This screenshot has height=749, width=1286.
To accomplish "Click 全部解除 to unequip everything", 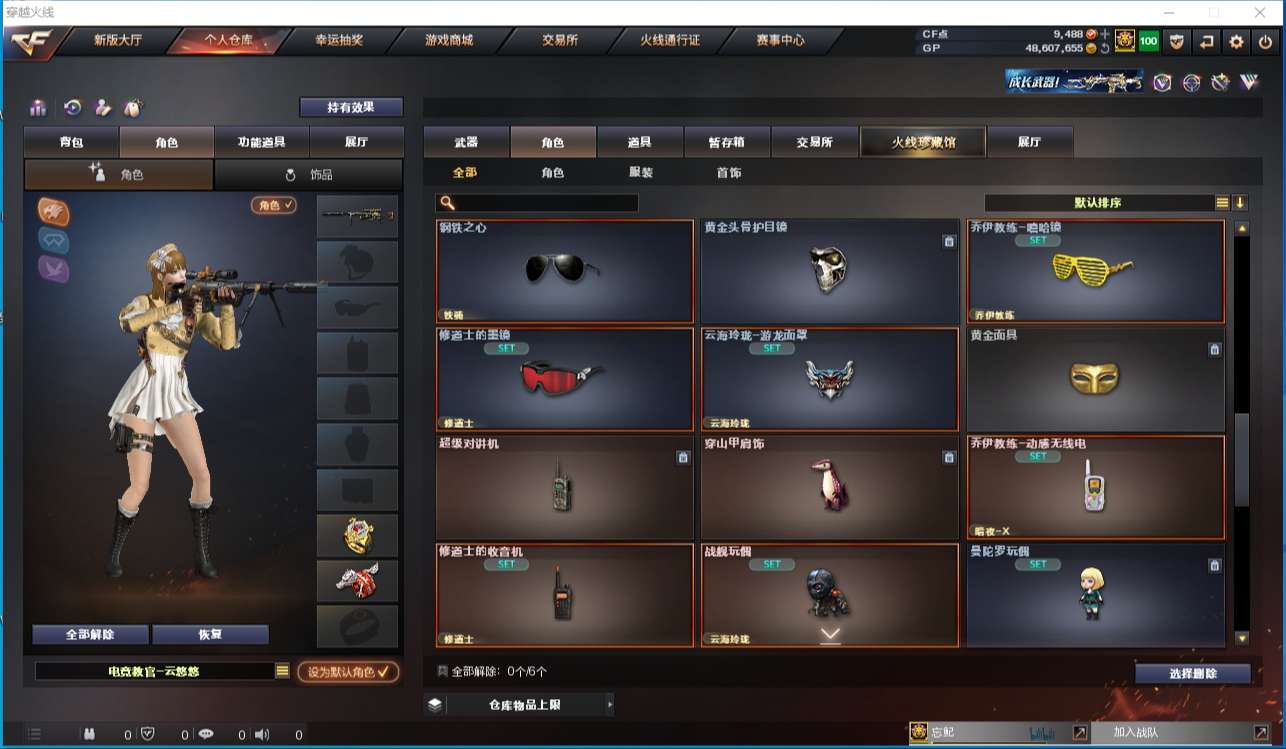I will pyautogui.click(x=90, y=635).
